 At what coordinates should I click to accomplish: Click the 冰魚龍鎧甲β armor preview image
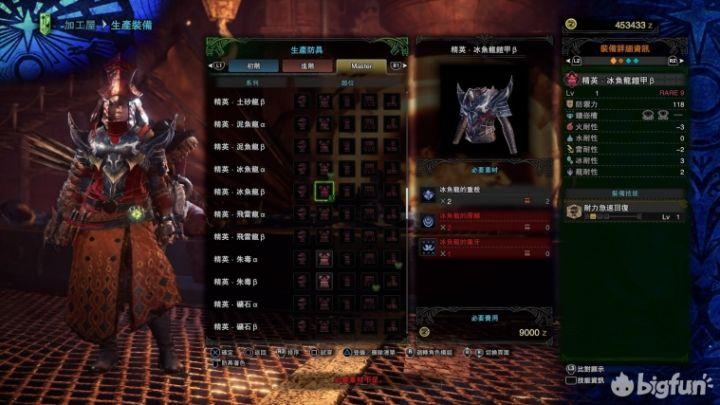pos(485,115)
